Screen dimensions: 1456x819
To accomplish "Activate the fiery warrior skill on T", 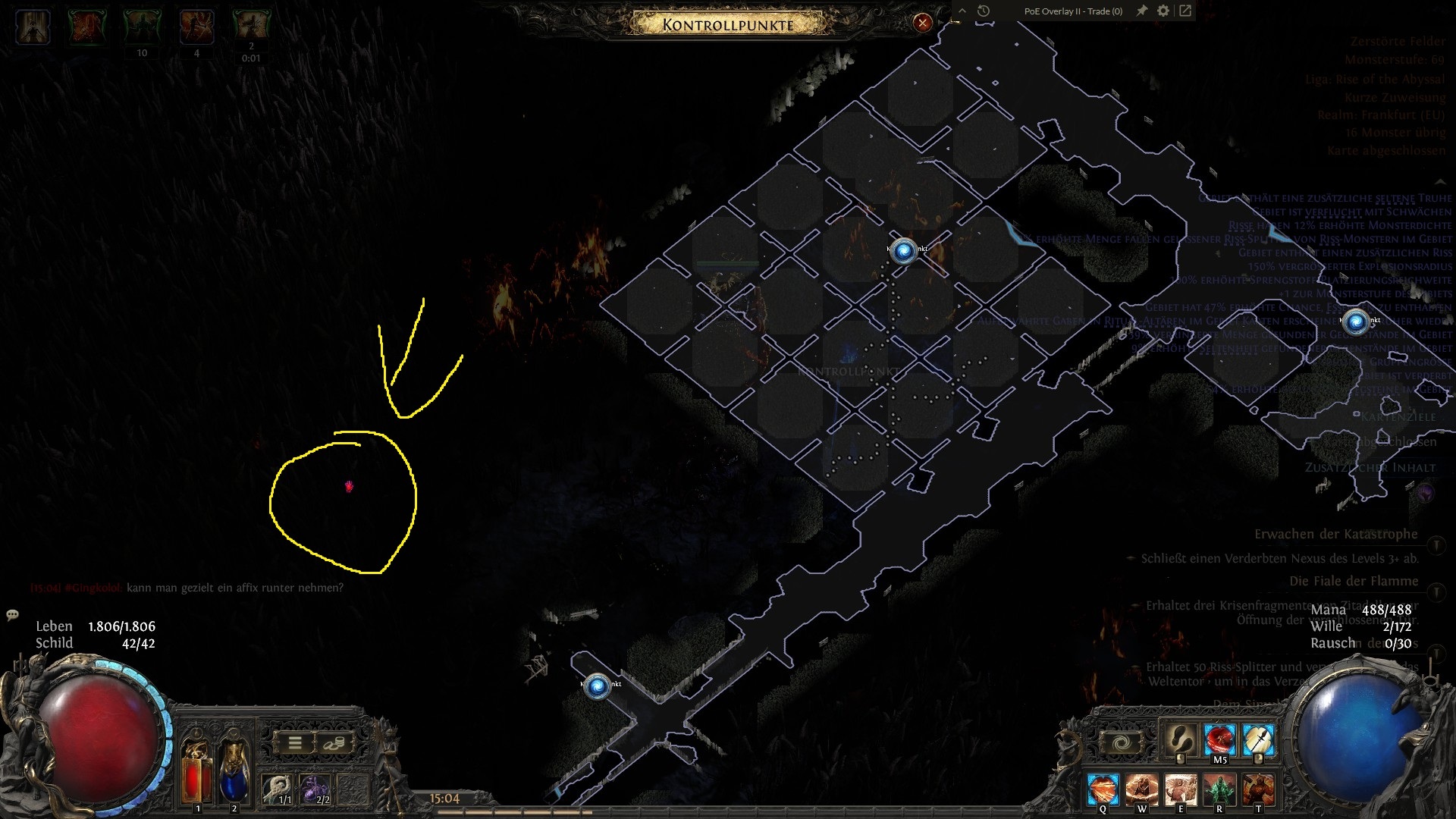I will coord(1258,789).
